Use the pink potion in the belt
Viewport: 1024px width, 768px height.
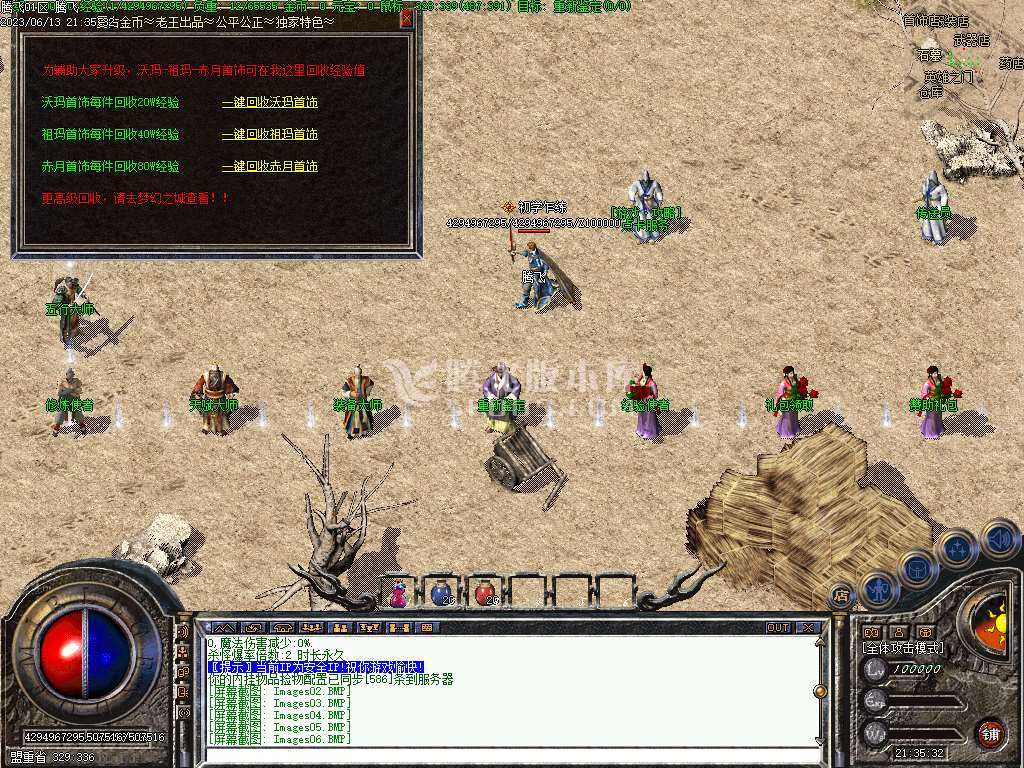coord(398,594)
